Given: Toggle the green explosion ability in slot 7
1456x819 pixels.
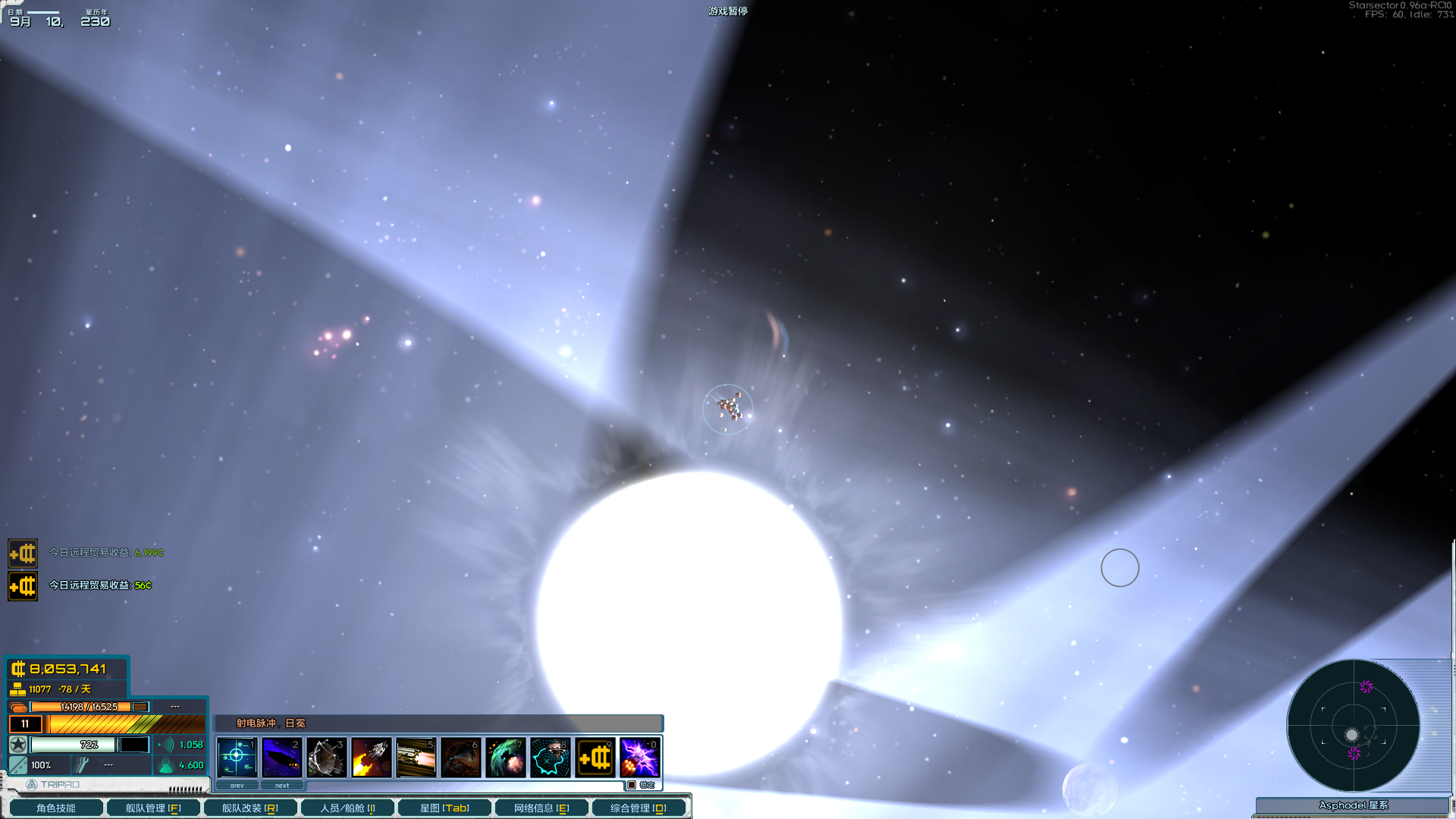Looking at the screenshot, I should tap(505, 757).
